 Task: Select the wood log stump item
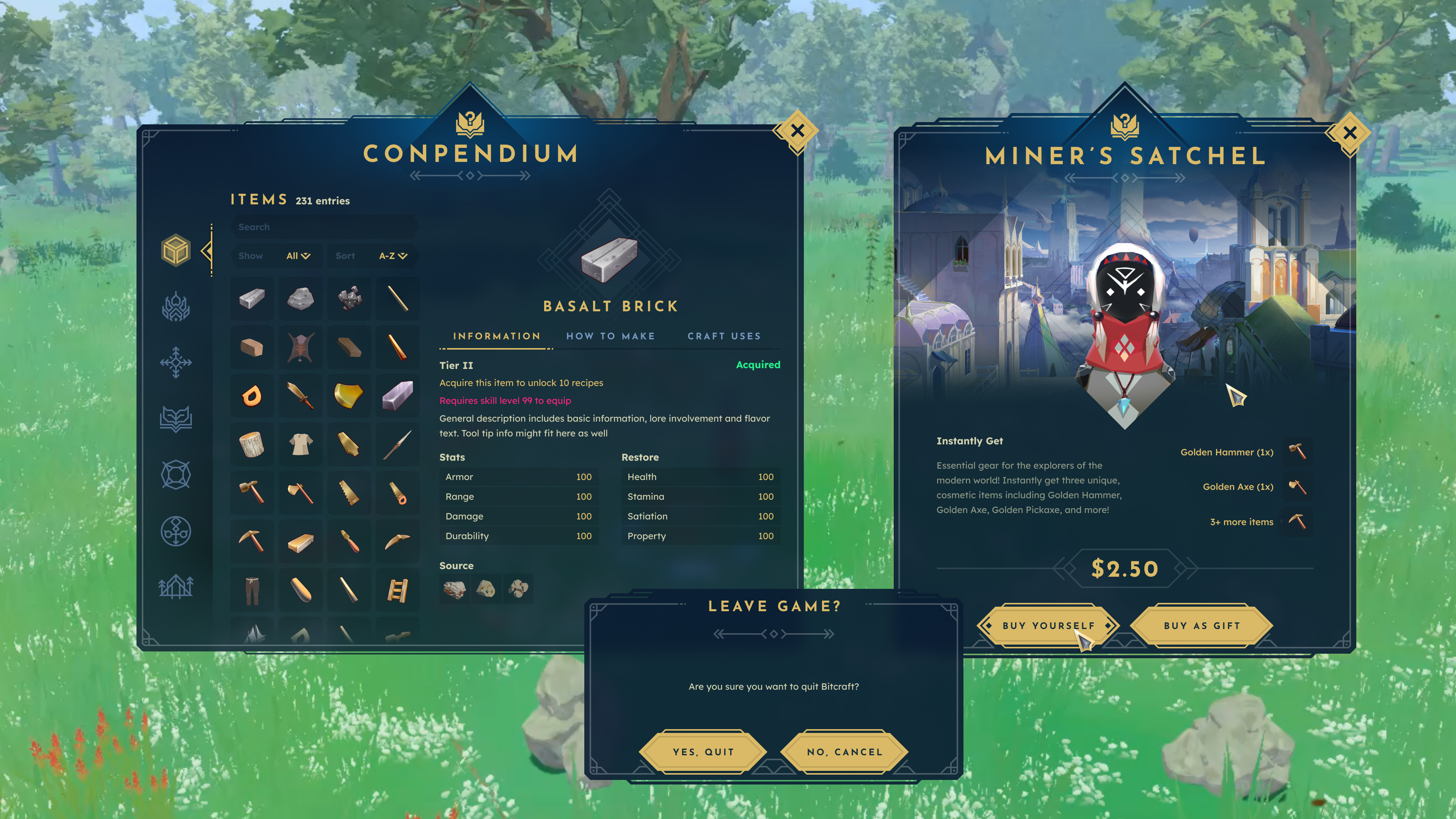[251, 445]
